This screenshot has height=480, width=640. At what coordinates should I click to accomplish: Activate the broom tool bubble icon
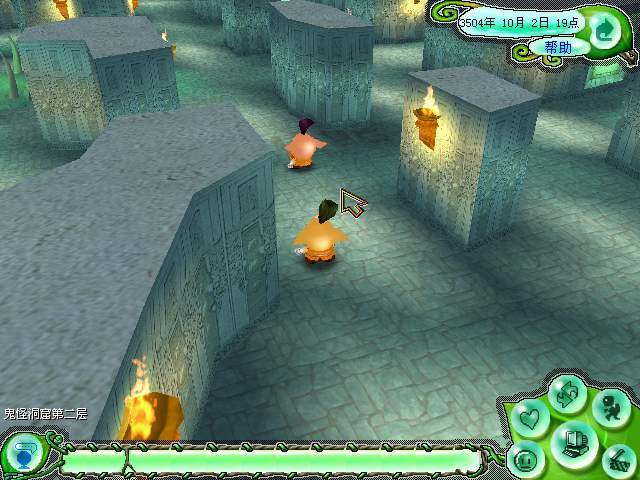(618, 458)
